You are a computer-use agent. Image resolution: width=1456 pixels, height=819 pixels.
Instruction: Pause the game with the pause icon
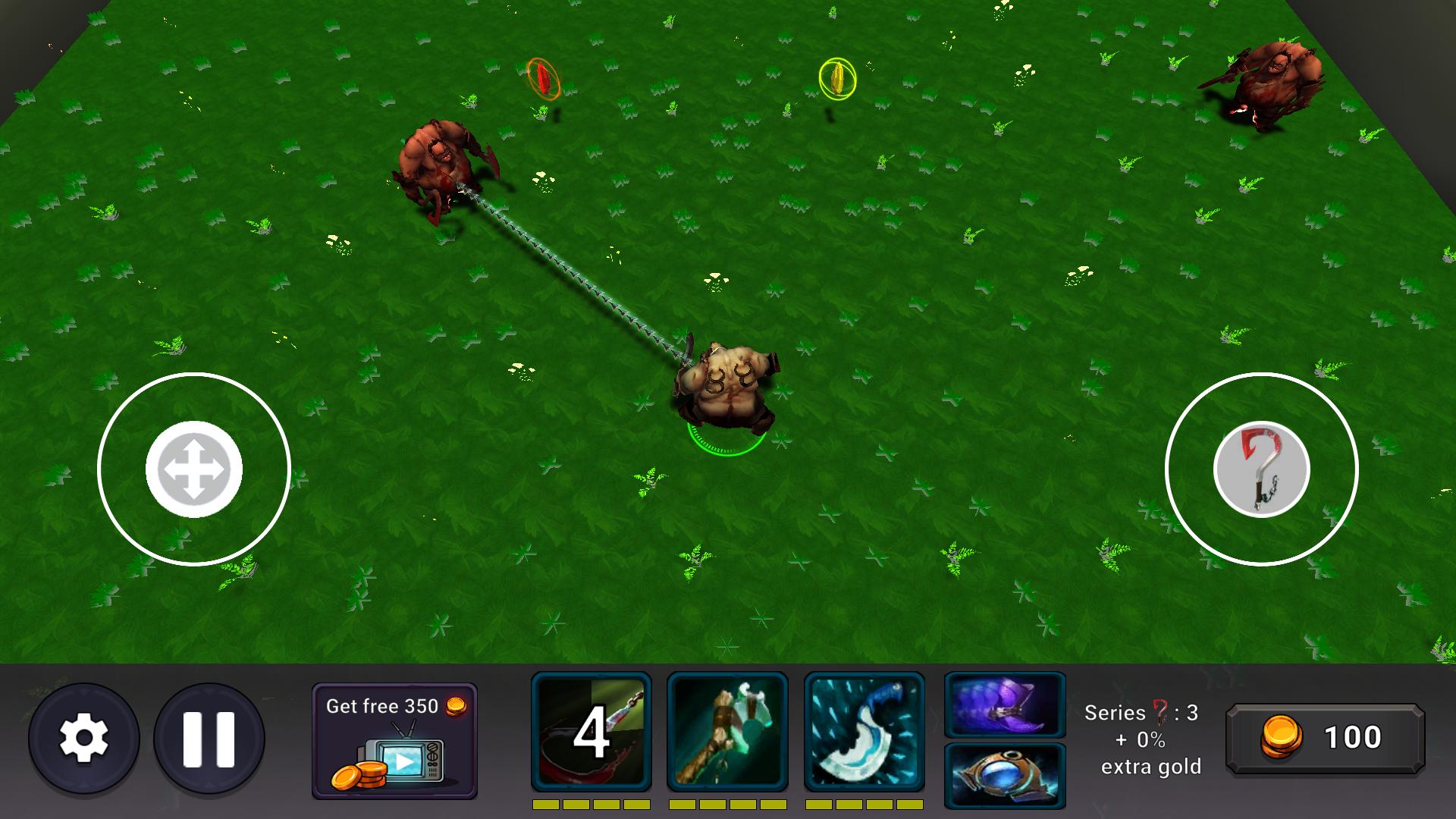click(210, 736)
